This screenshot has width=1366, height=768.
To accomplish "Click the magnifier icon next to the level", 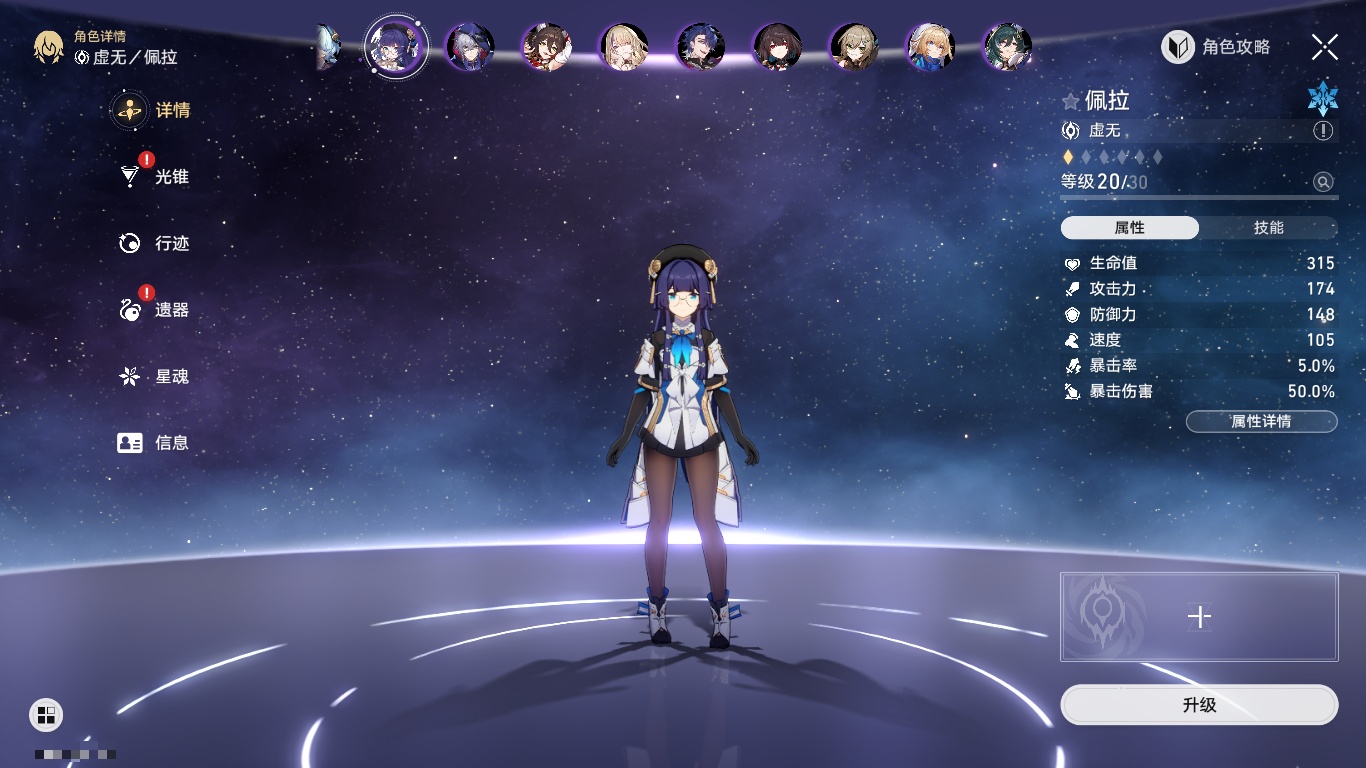I will (1323, 182).
